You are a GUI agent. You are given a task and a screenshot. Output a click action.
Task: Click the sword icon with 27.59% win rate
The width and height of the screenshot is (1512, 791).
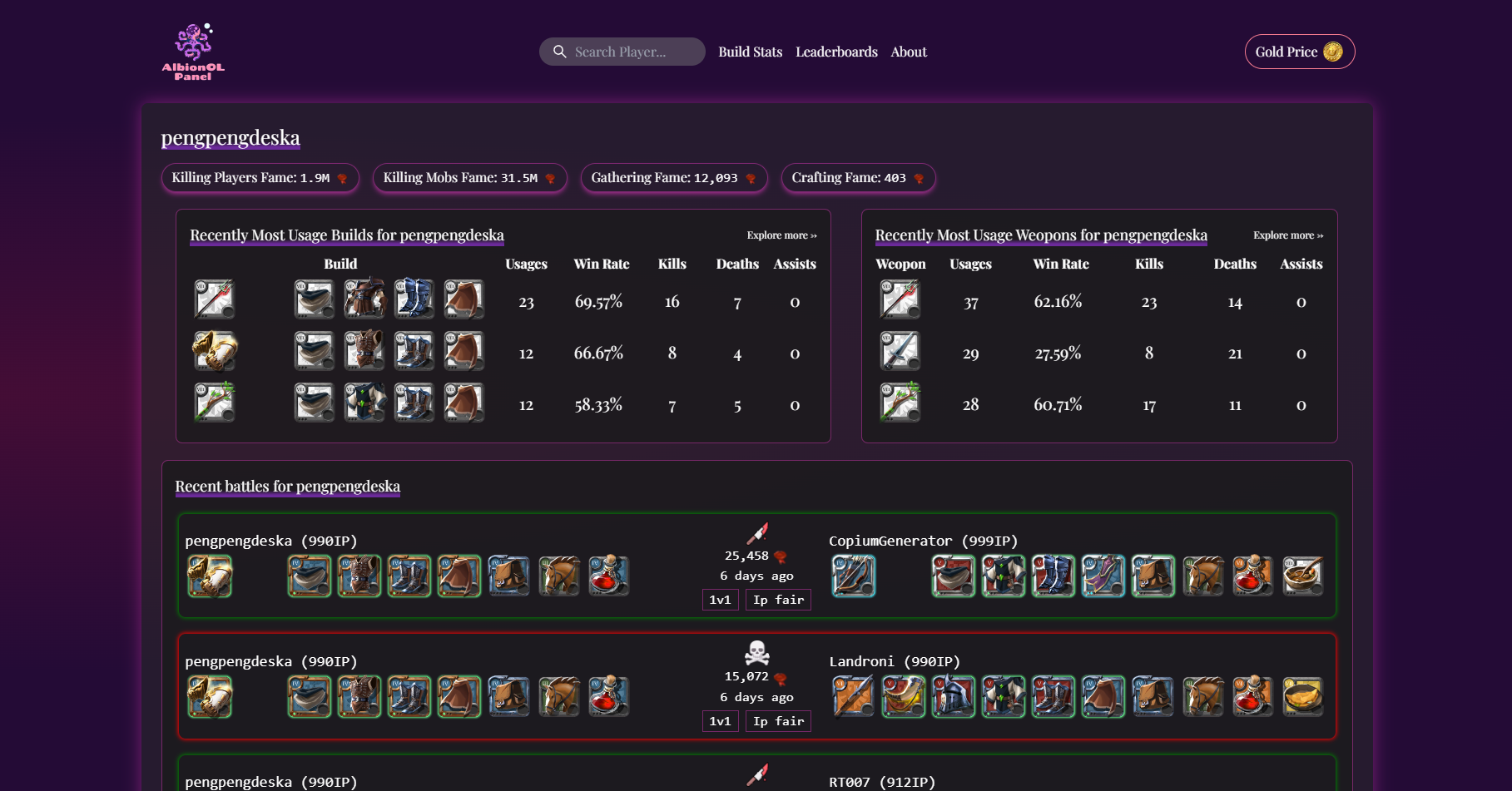pos(900,351)
